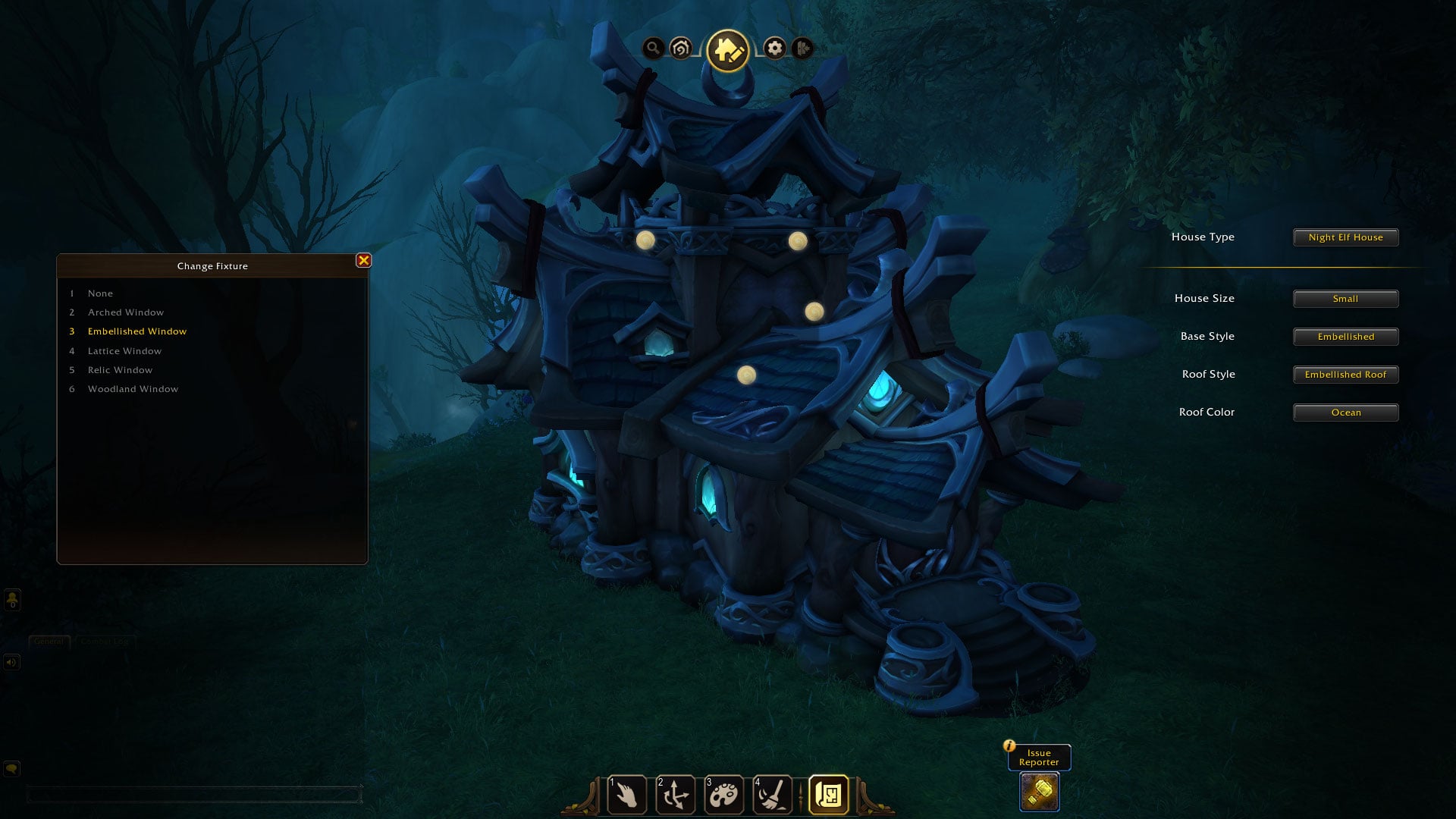Select Relic Window fixture option

119,369
